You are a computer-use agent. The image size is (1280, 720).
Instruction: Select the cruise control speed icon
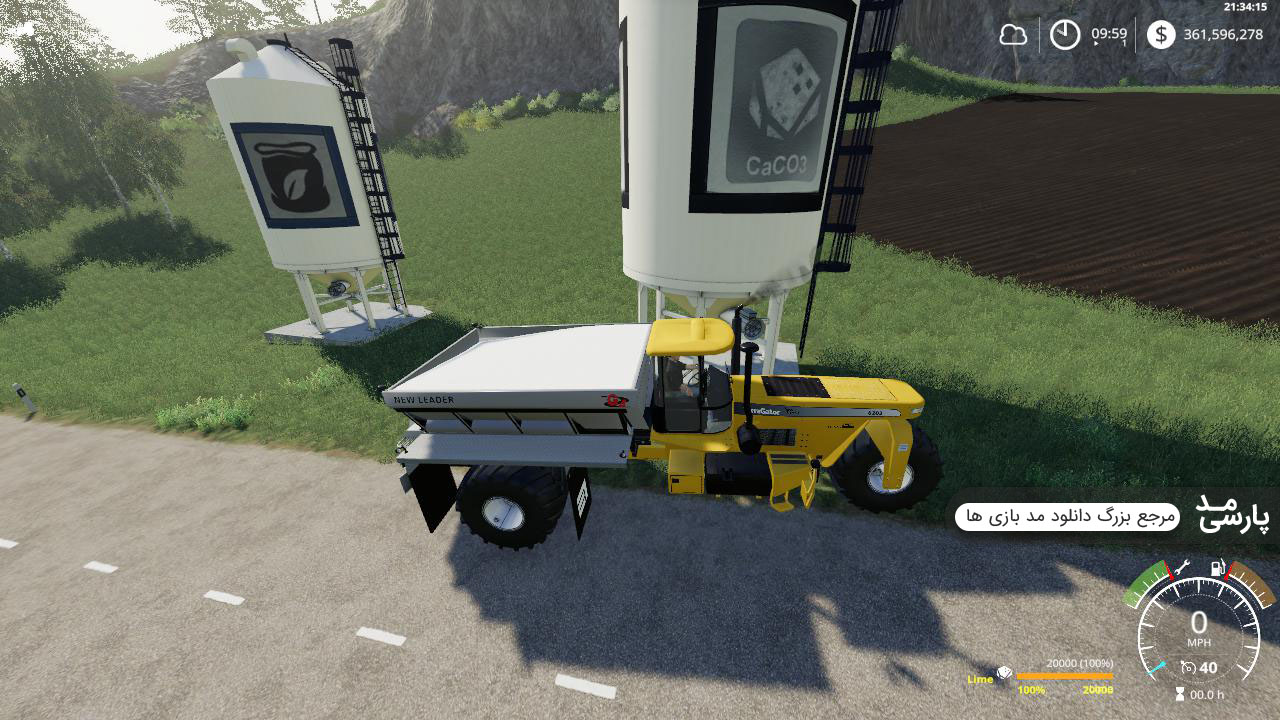coord(1188,668)
